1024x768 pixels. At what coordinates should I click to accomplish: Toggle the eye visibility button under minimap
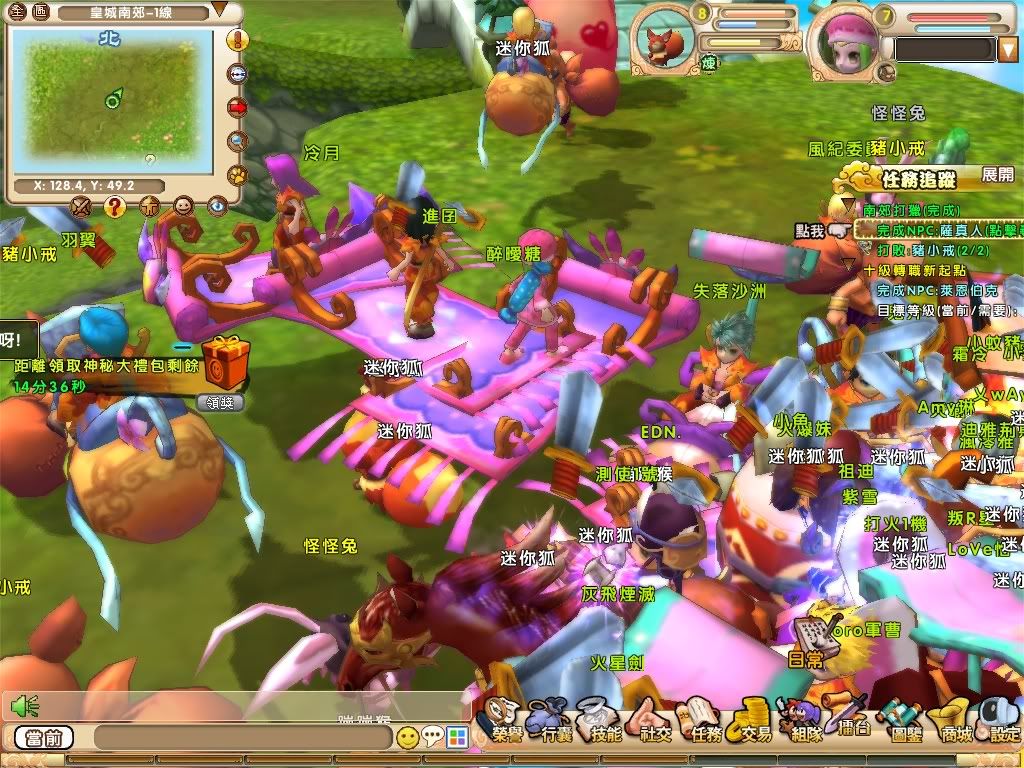(217, 206)
